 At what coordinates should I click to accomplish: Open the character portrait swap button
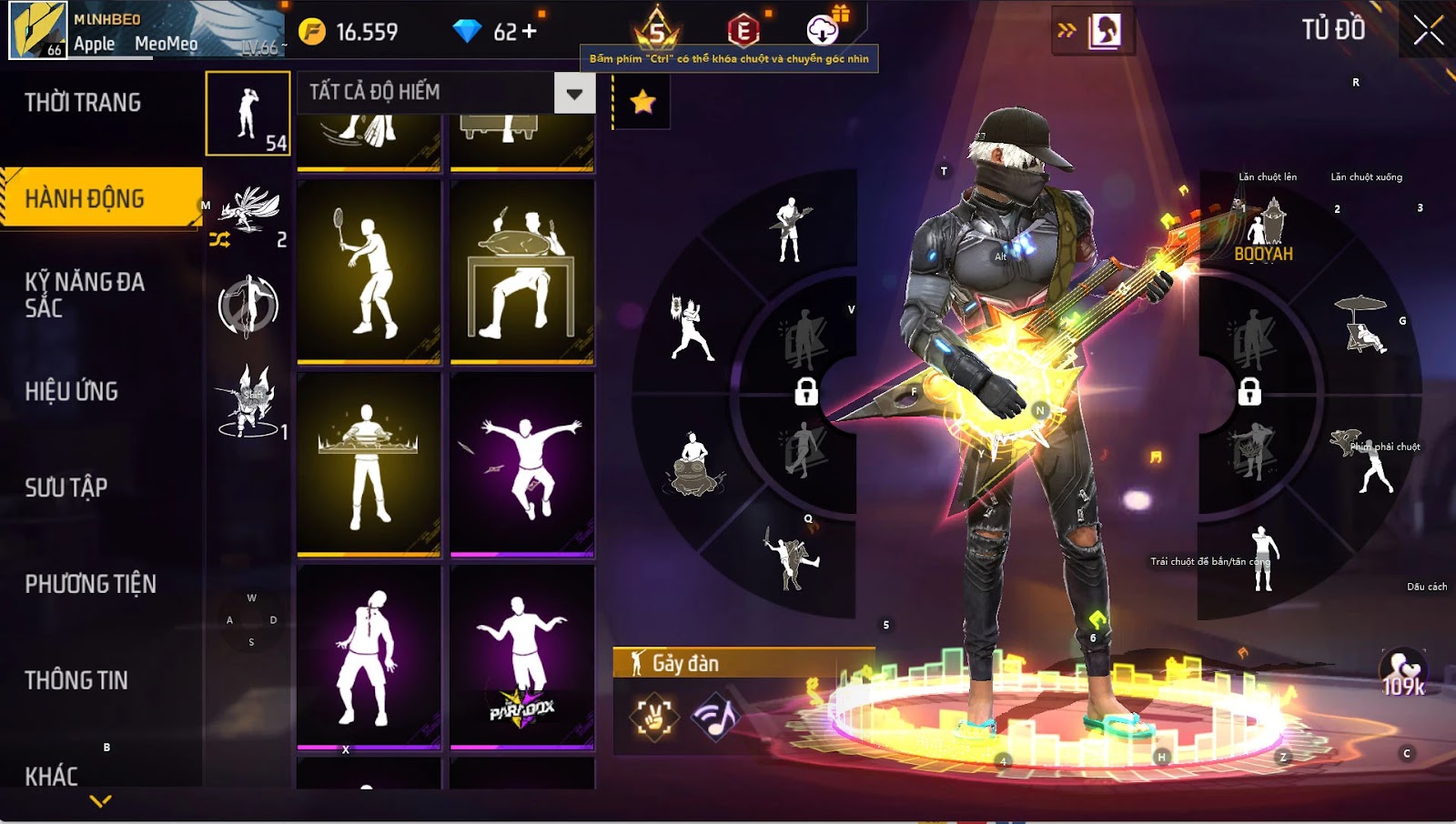[1105, 31]
